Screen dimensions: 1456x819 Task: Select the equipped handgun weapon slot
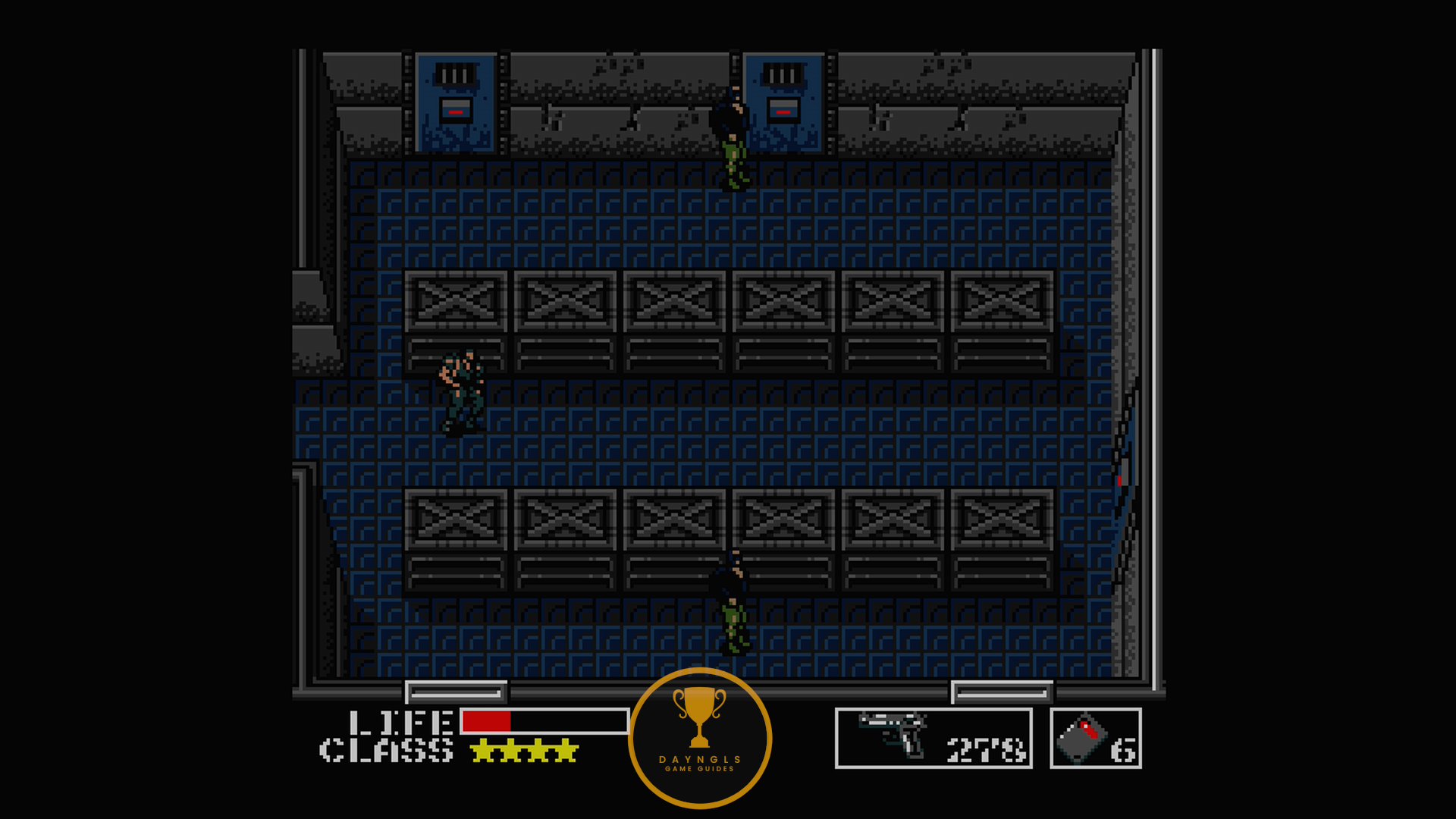934,738
